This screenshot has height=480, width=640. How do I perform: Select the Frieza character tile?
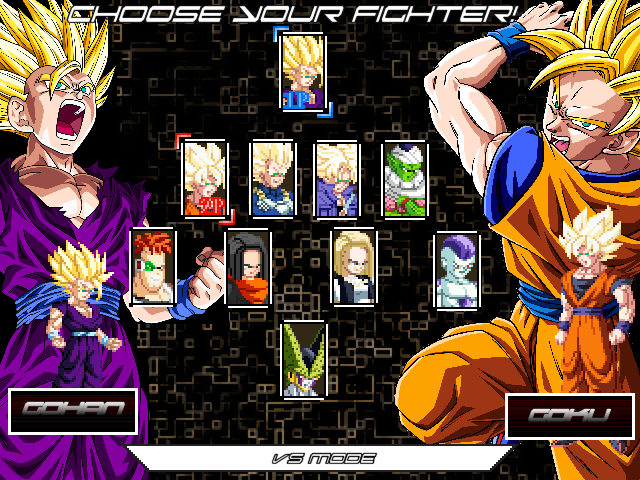tap(456, 268)
